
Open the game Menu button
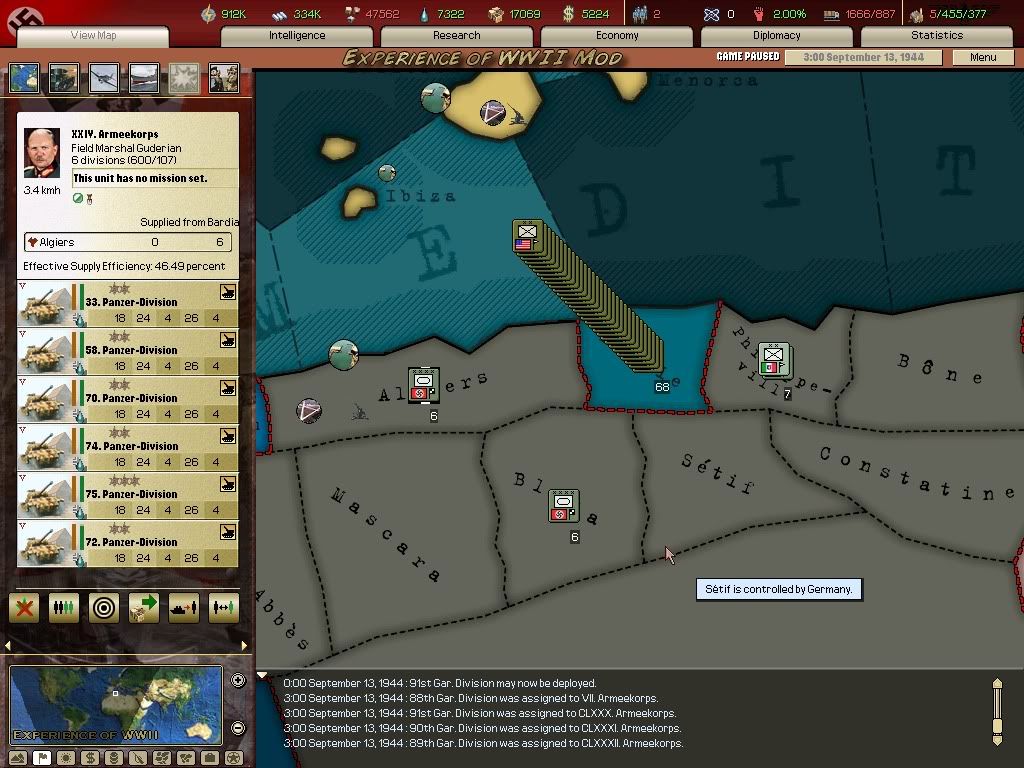(983, 57)
